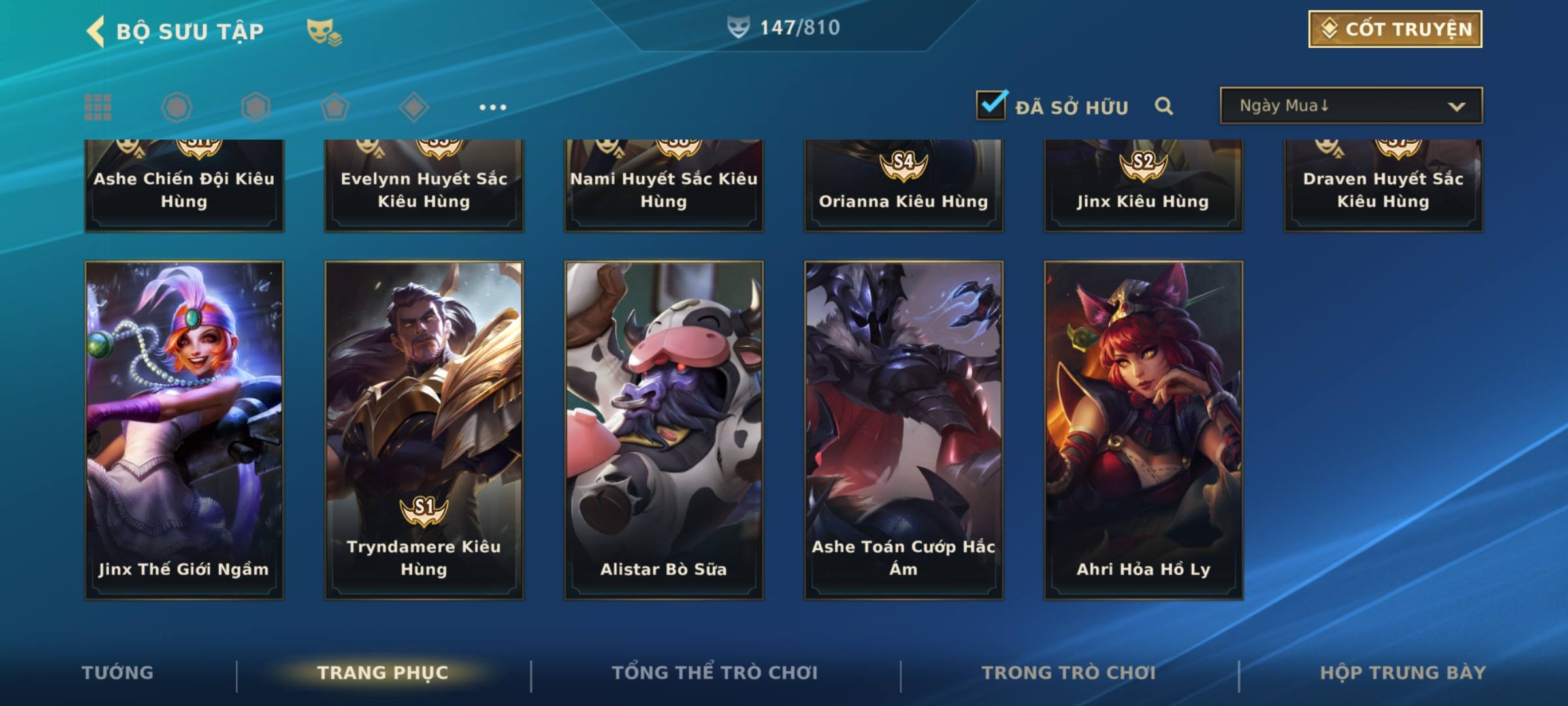The height and width of the screenshot is (706, 1568).
Task: Select the Jinx Thế Giới Ngầm skin
Action: pos(184,430)
